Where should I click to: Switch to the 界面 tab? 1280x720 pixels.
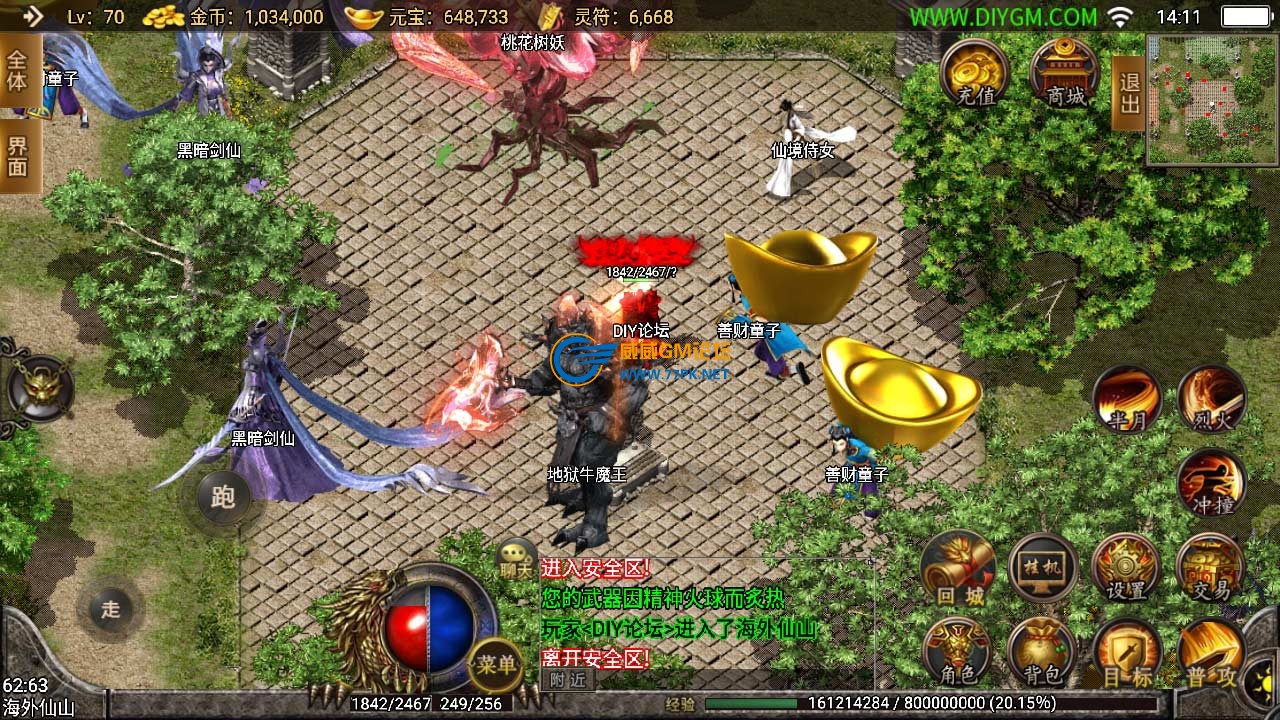point(18,157)
